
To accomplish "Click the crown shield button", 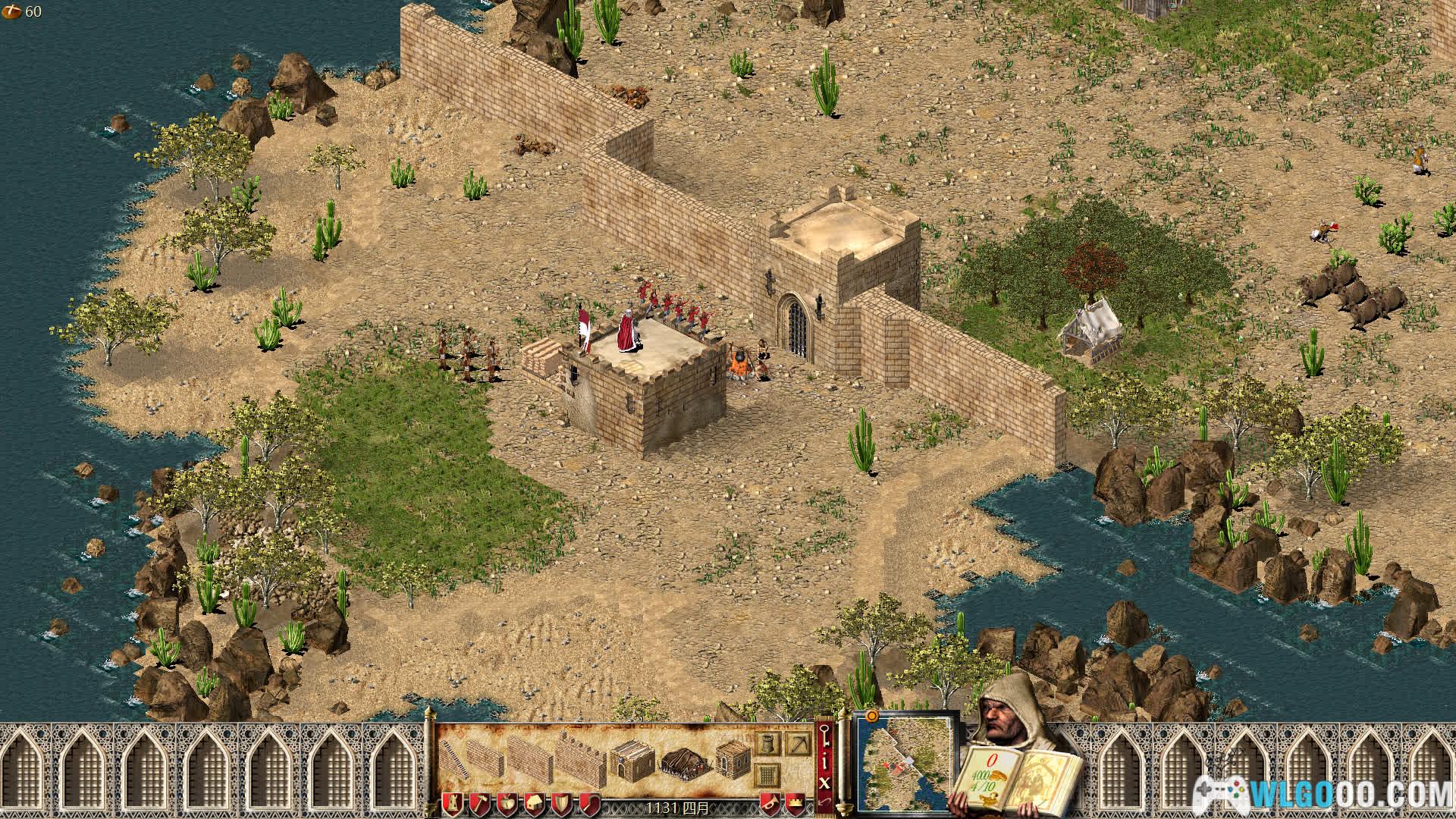I will point(795,803).
